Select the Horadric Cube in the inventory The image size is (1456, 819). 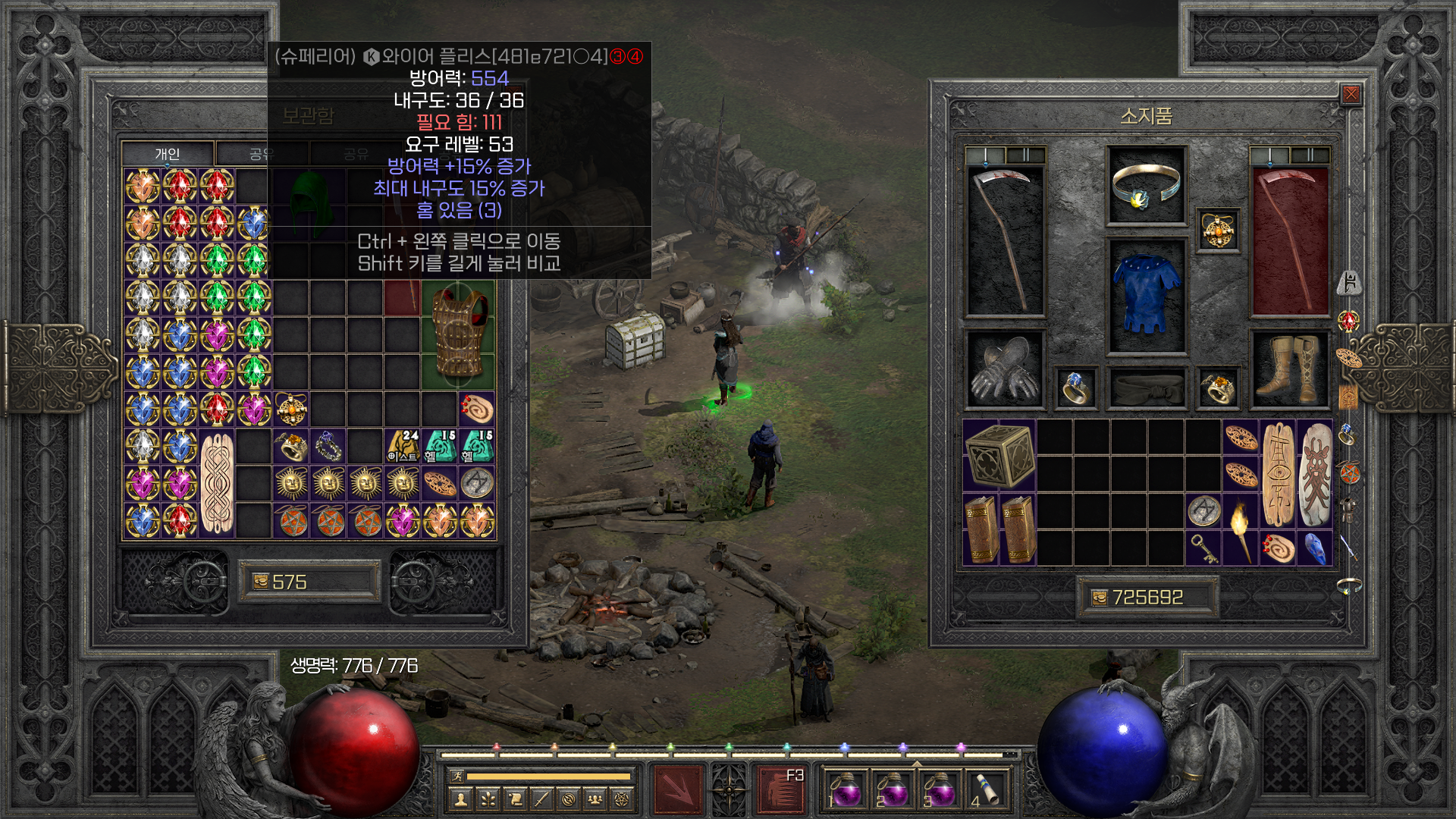pos(999,455)
